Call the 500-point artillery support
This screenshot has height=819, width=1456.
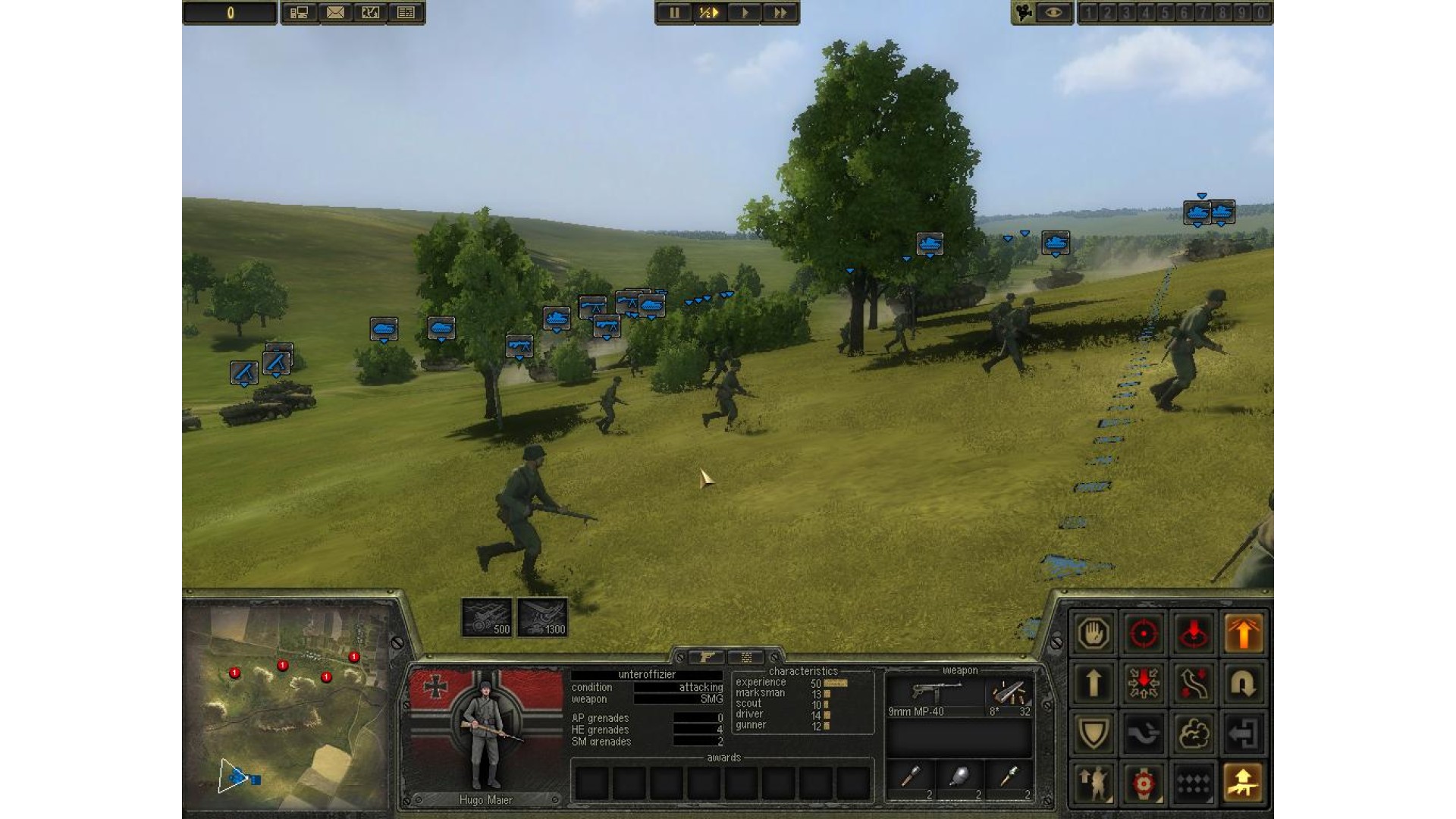pos(487,617)
